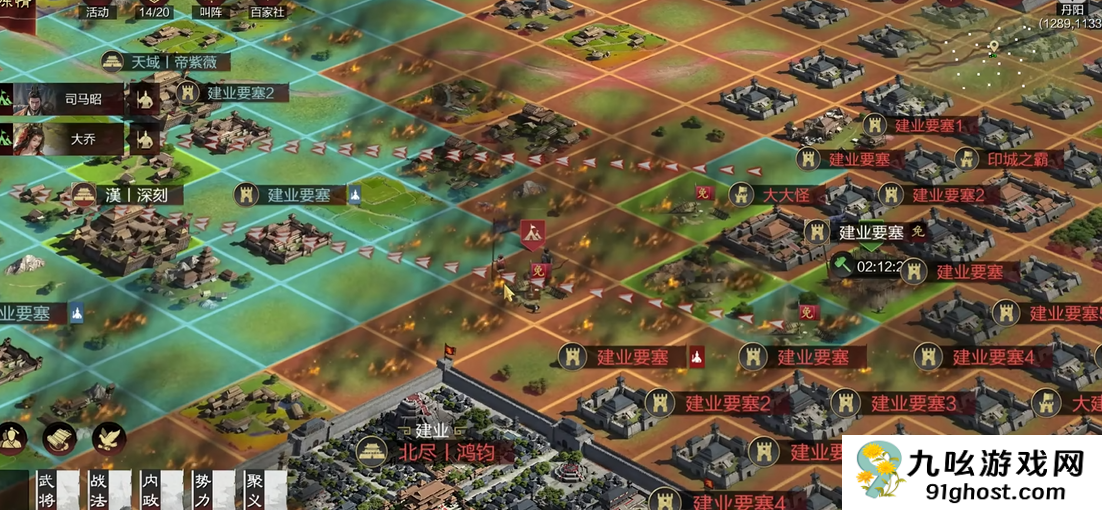Viewport: 1102px width, 510px height.
Task: Open the 内政 internal affairs menu
Action: [x=150, y=488]
